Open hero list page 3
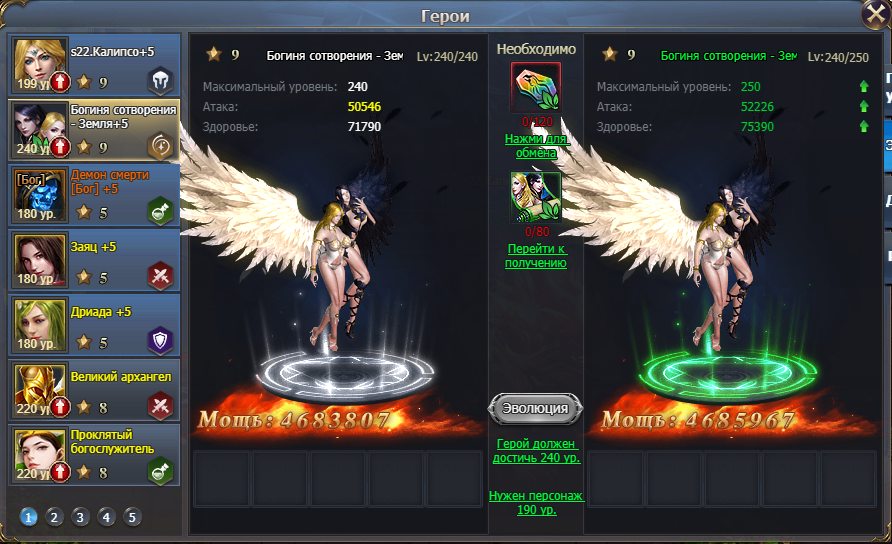The image size is (892, 544). tap(81, 517)
